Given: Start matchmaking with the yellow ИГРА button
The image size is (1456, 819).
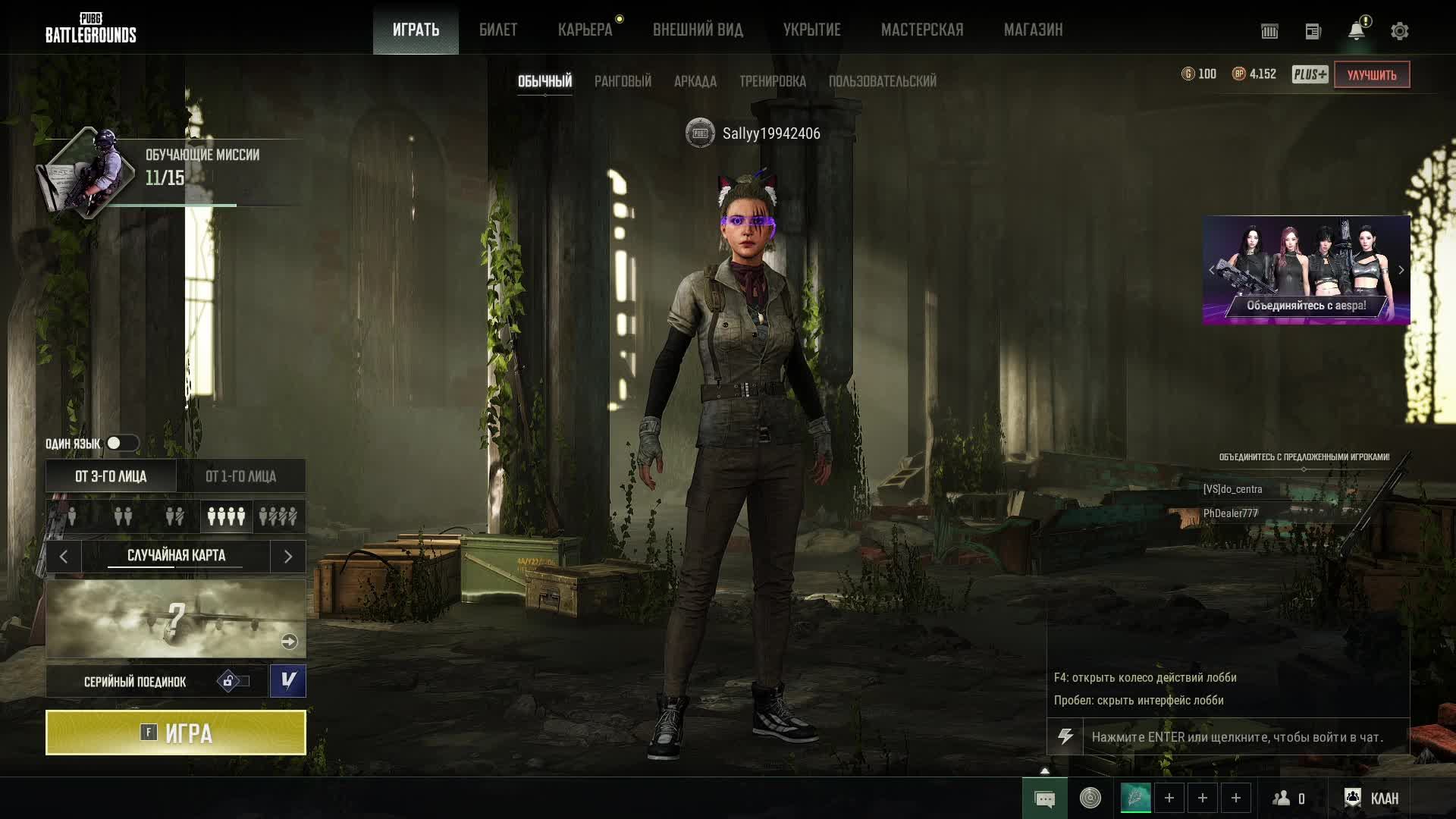Looking at the screenshot, I should pos(176,733).
